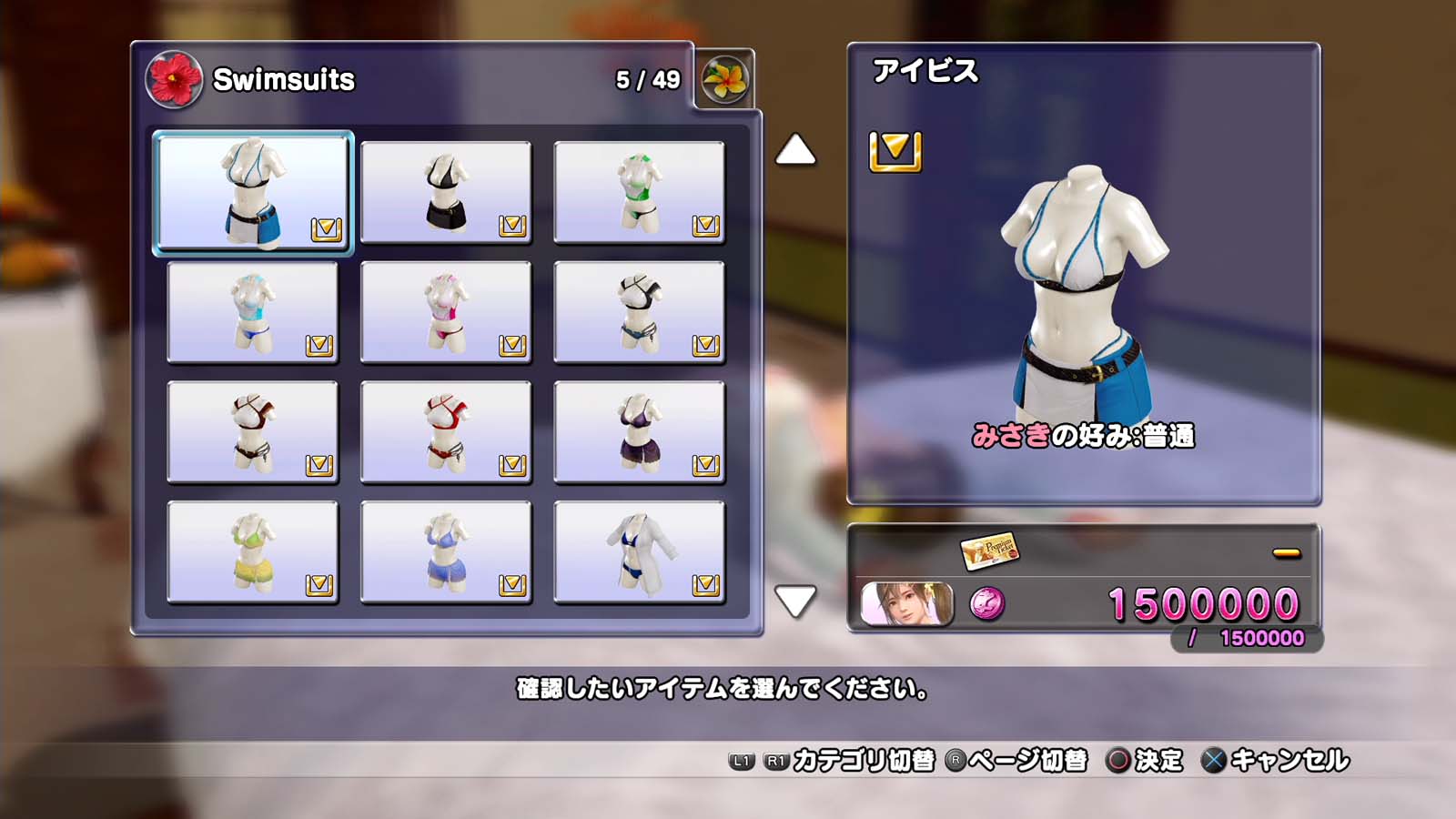Pick the green and white swimsuit

click(x=639, y=192)
